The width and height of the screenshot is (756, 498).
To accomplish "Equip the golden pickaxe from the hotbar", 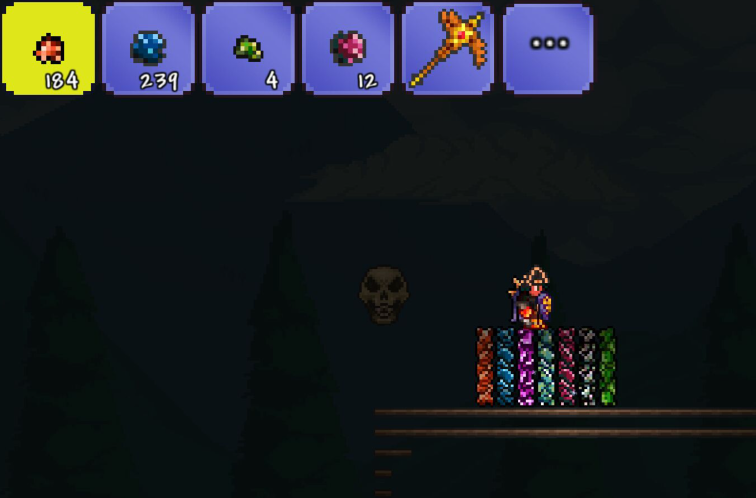I will click(x=447, y=48).
